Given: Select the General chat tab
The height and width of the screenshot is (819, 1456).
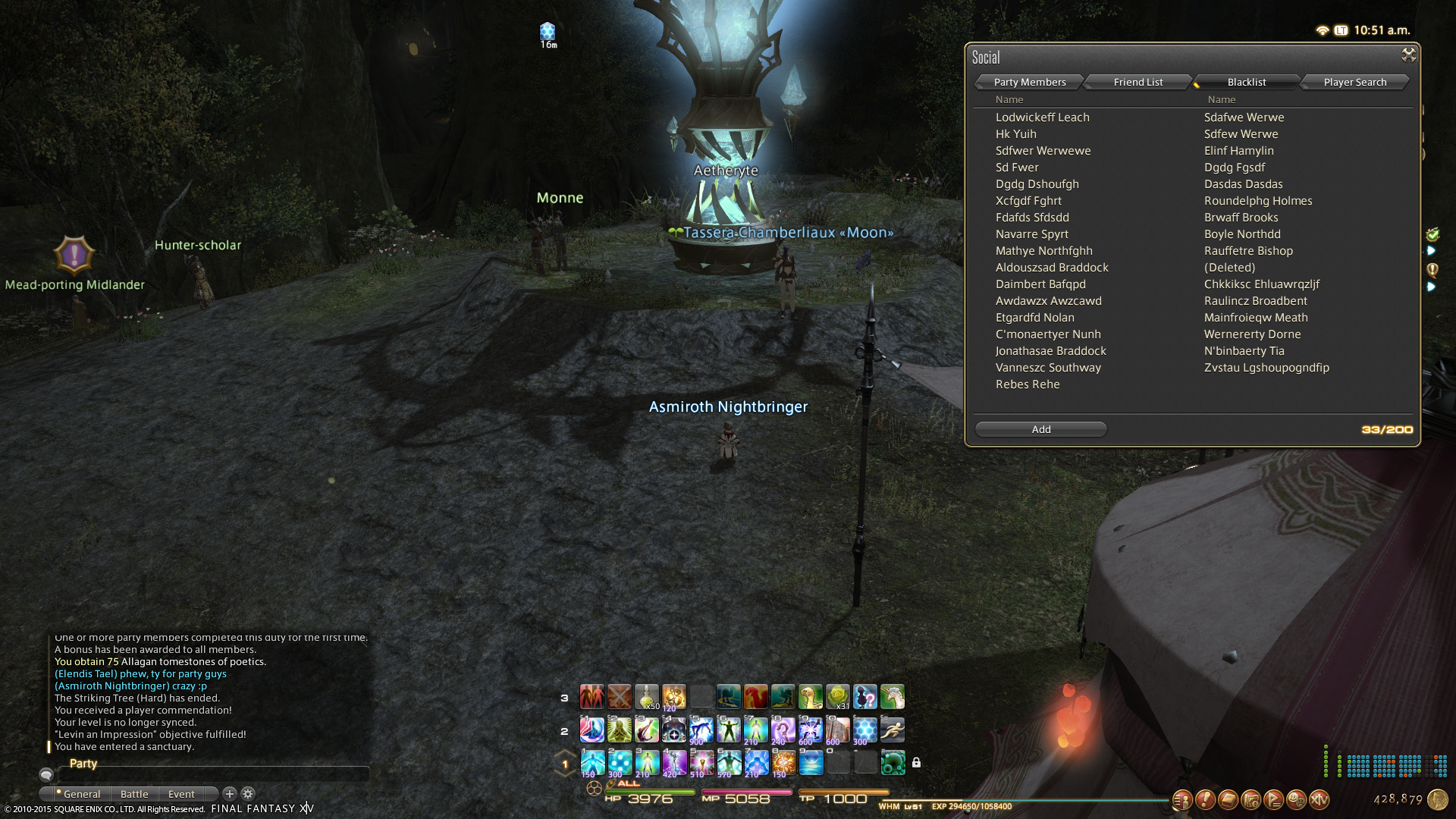Looking at the screenshot, I should [81, 794].
